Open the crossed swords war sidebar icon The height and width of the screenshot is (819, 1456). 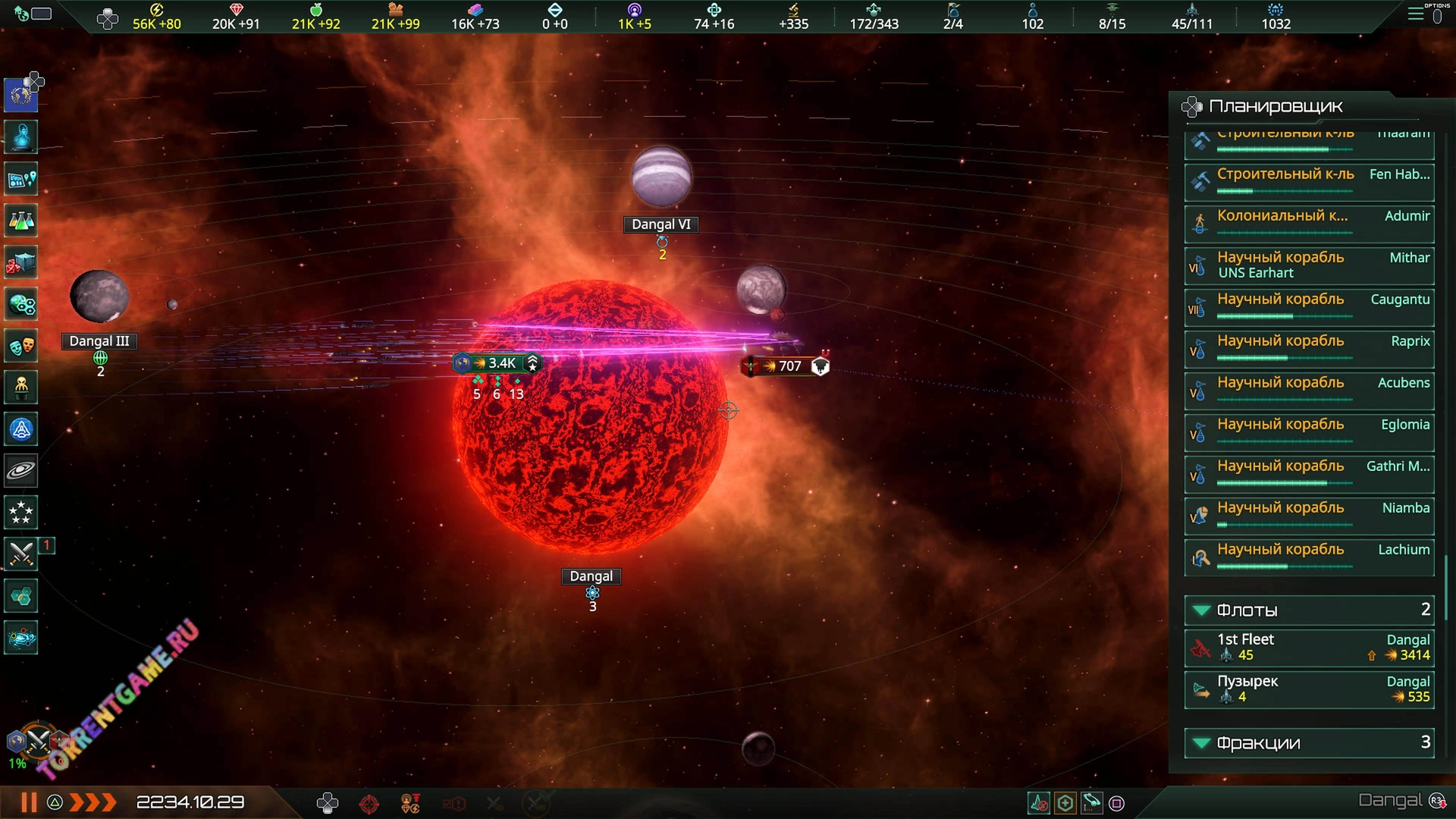pyautogui.click(x=21, y=554)
